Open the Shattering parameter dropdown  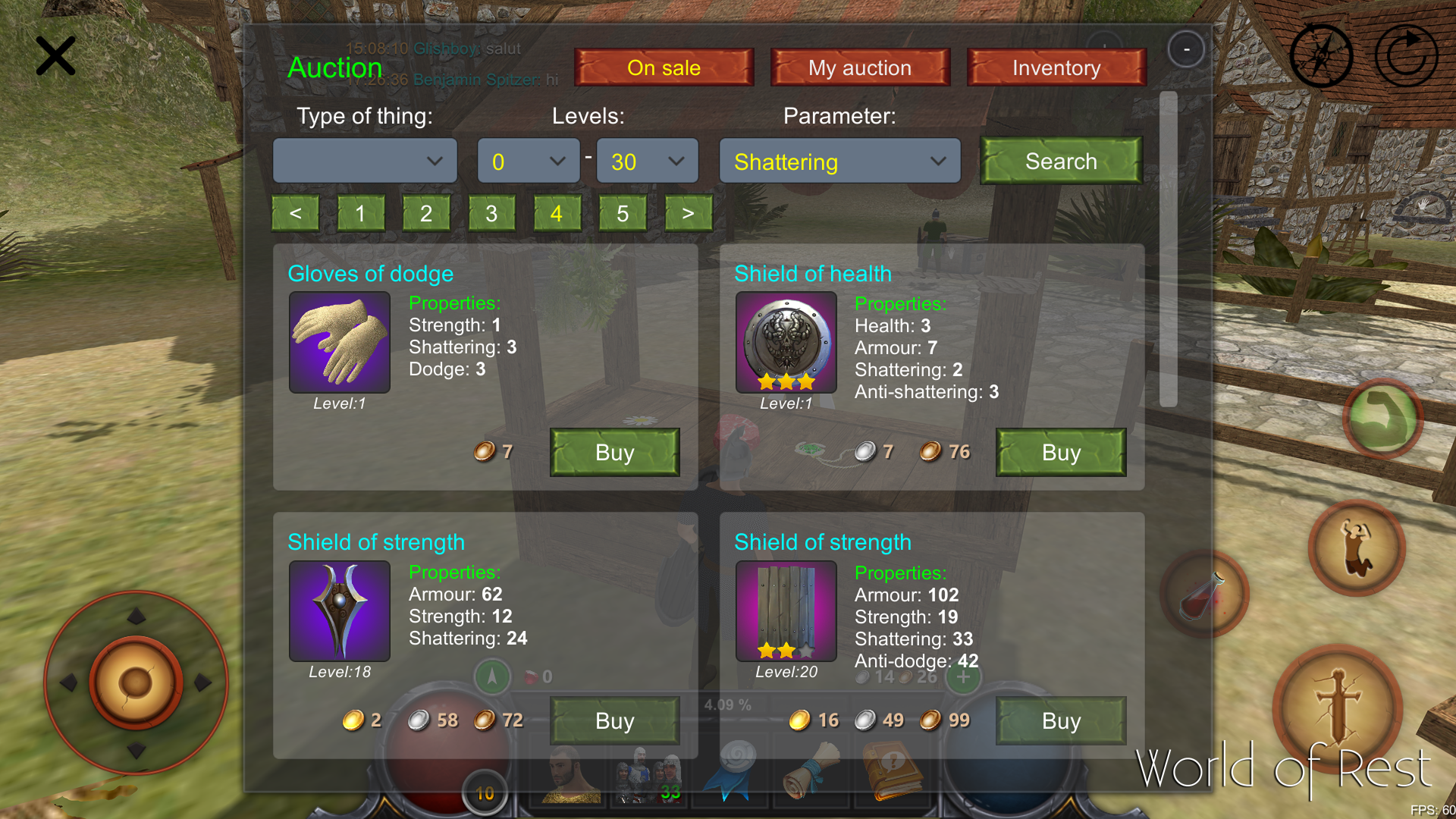(x=839, y=161)
